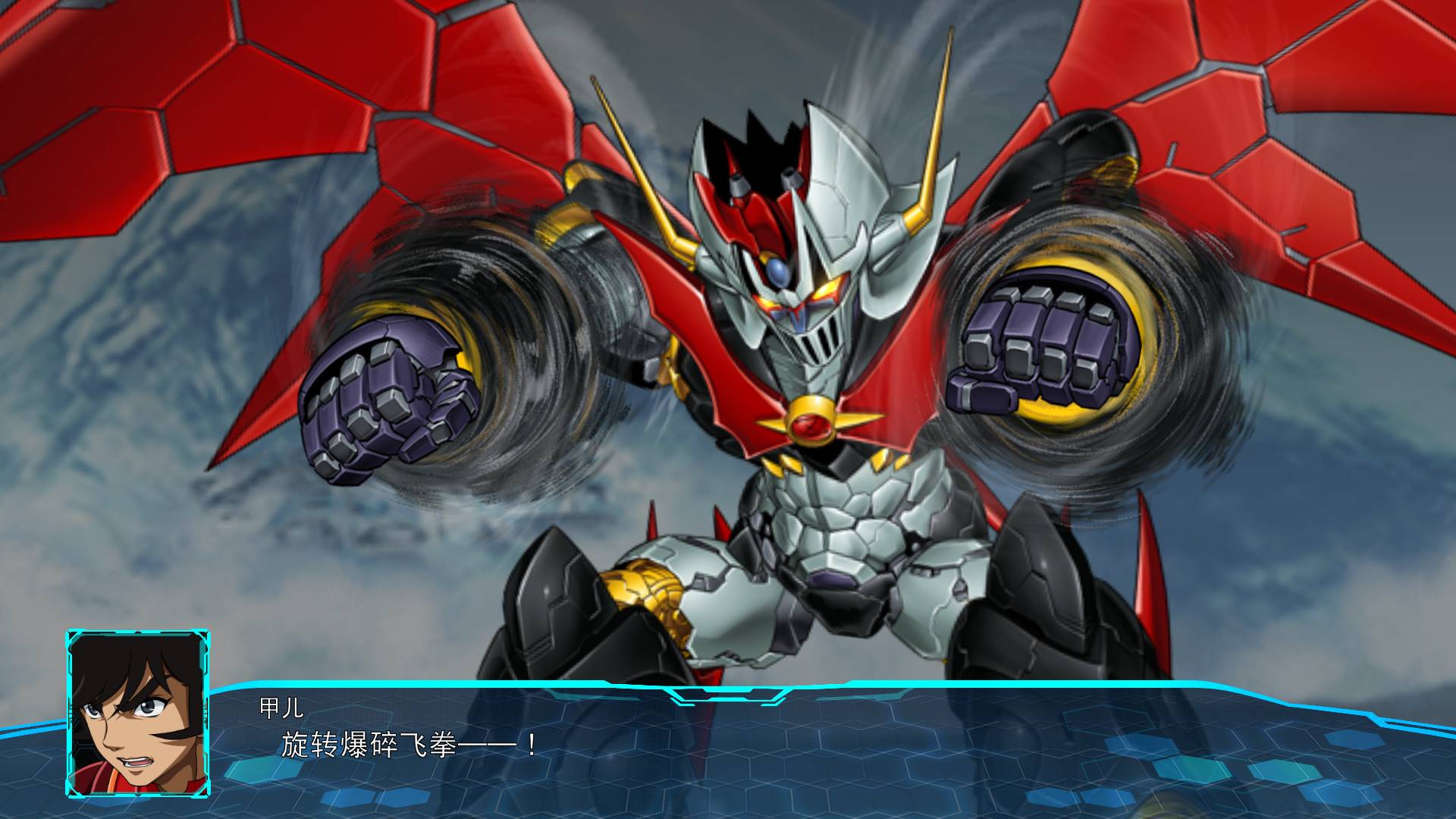Click the left red wing panel
Viewport: 1456px width, 819px height.
227,114
